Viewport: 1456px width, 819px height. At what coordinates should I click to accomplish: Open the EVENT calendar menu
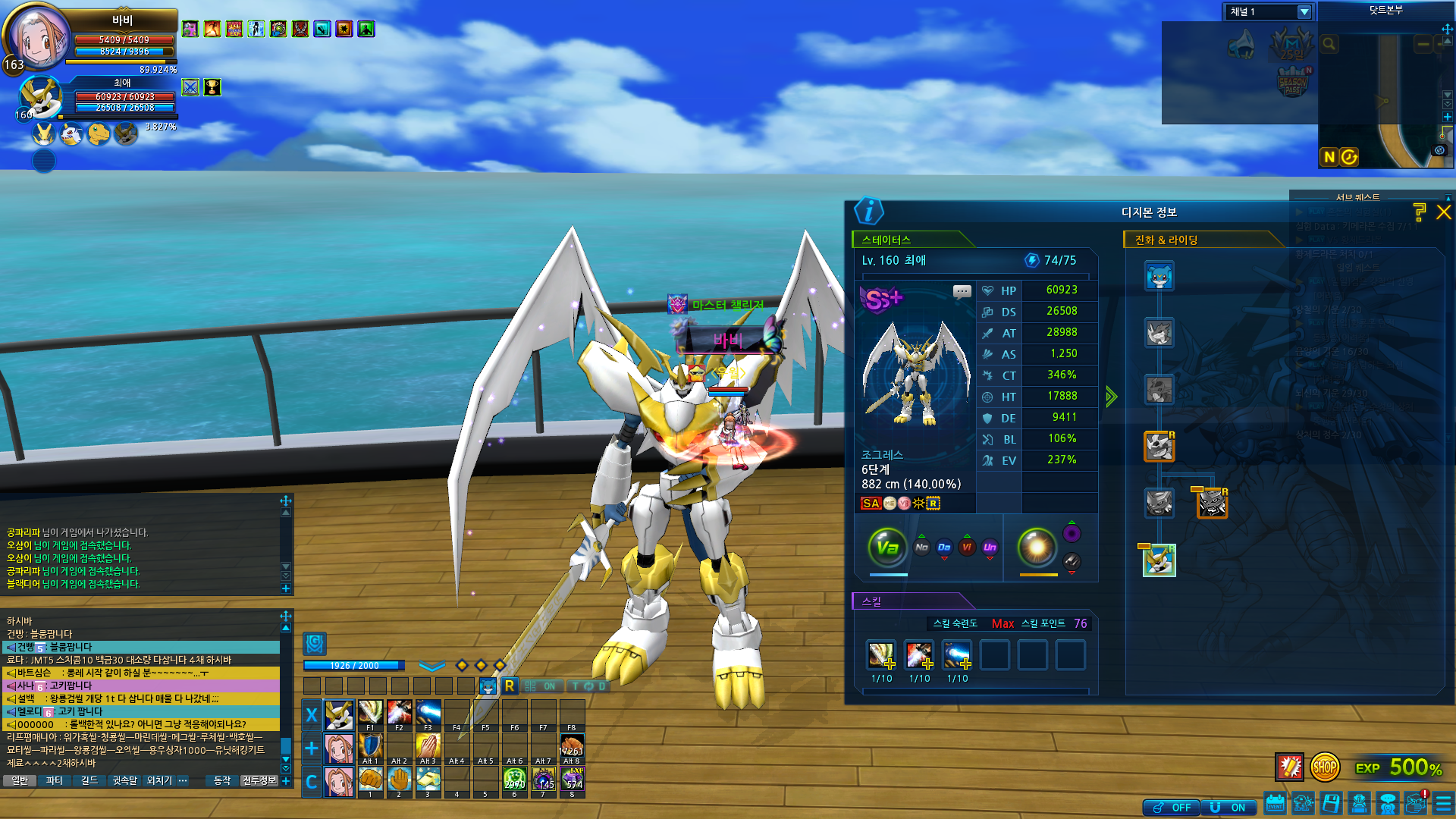click(1275, 803)
